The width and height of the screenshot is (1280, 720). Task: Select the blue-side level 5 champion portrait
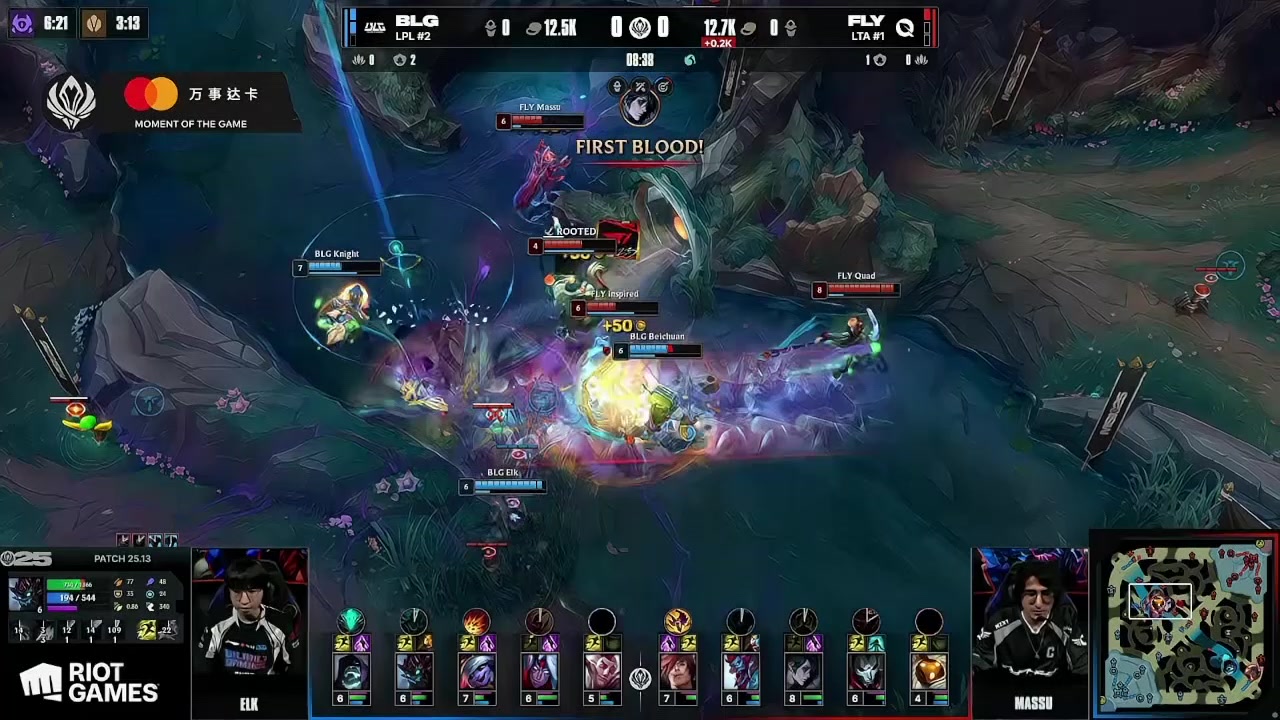coord(601,669)
